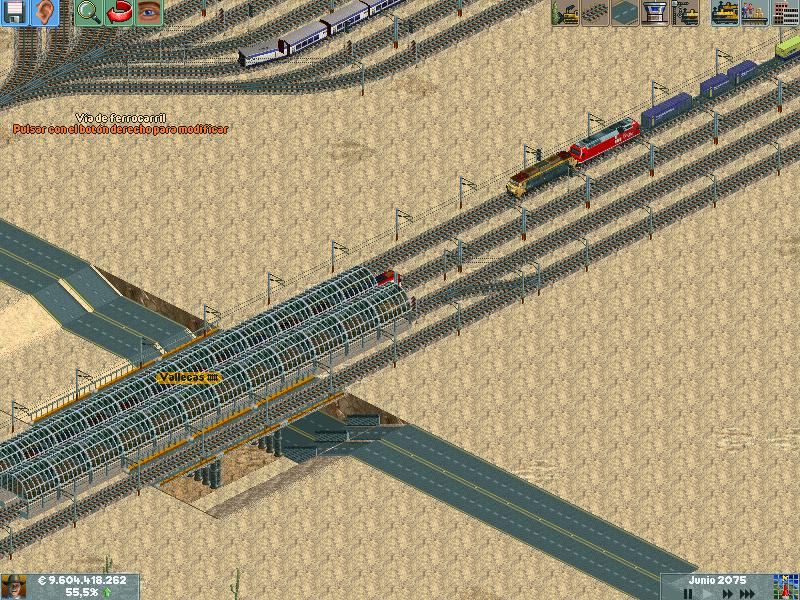Open the road construction tool
Viewport: 800px width, 600px height.
(626, 13)
